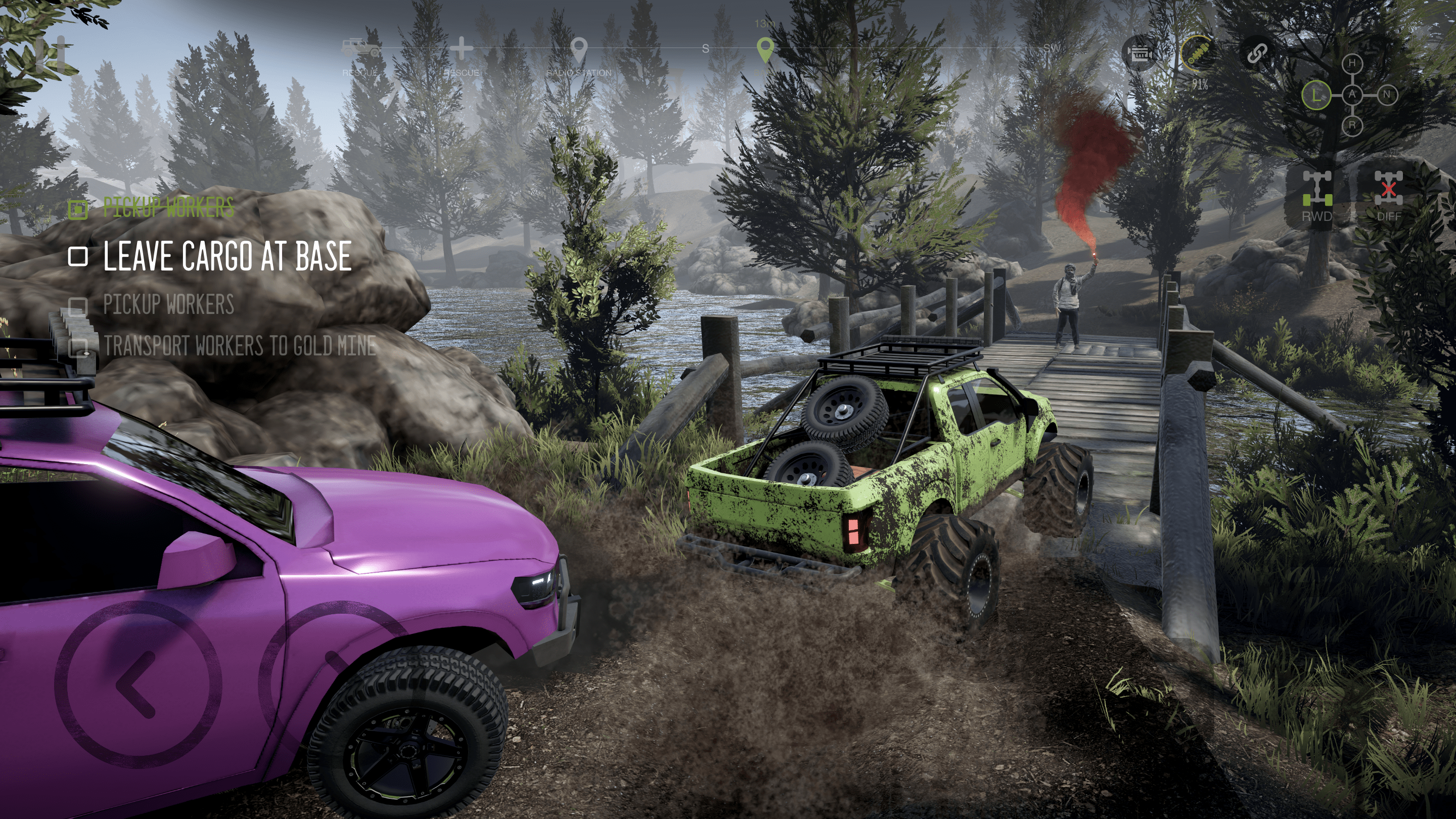The width and height of the screenshot is (1456, 819).
Task: Shift into Low gear (L)
Action: point(1316,95)
